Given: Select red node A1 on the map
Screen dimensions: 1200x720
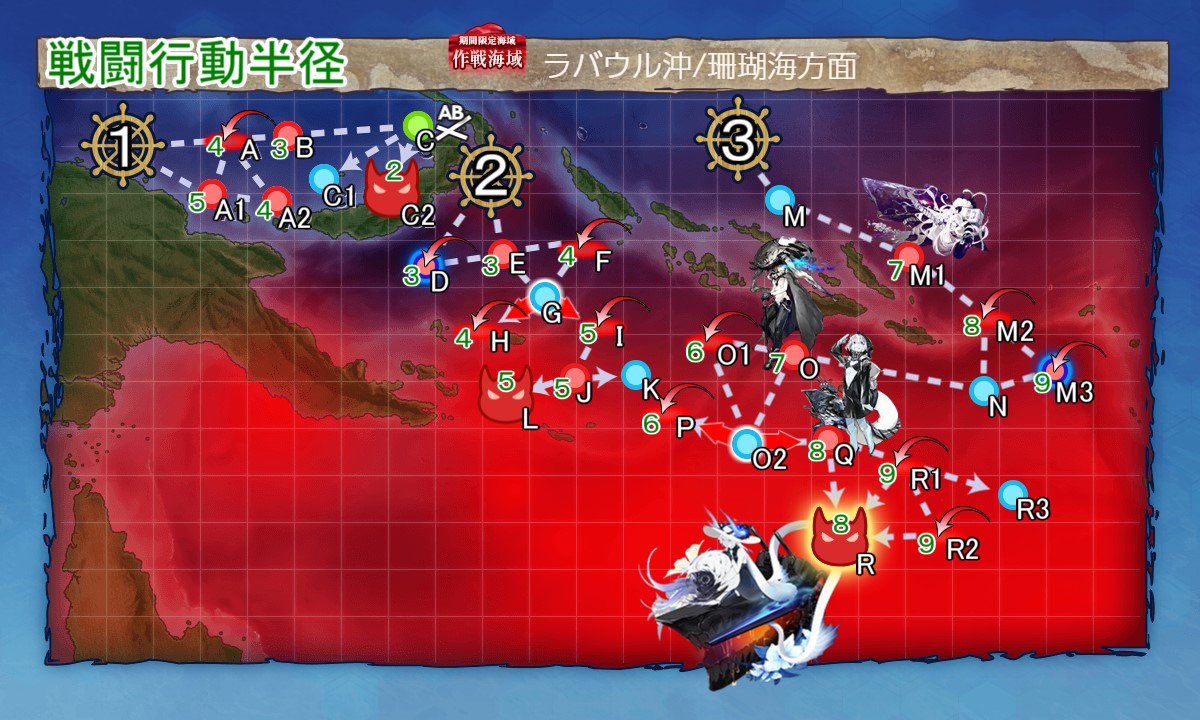Looking at the screenshot, I should [x=215, y=191].
